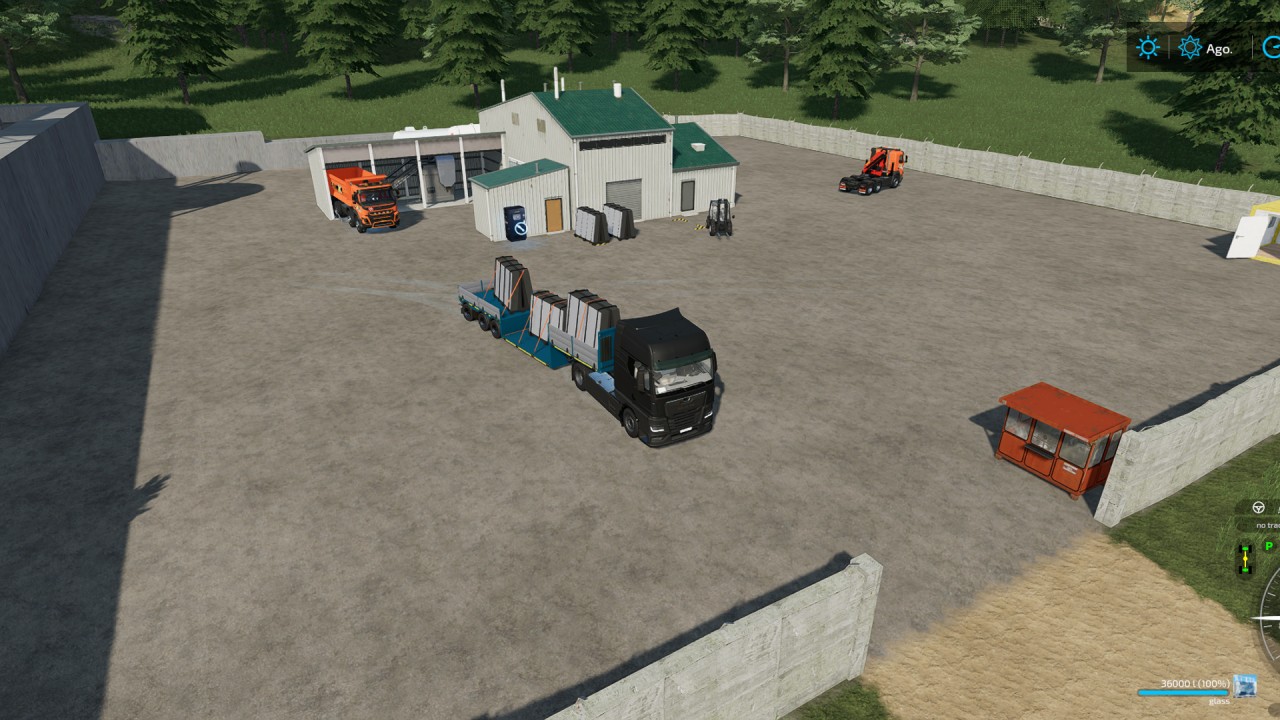Toggle the green P parking brake indicator
This screenshot has height=720, width=1280.
[1268, 546]
